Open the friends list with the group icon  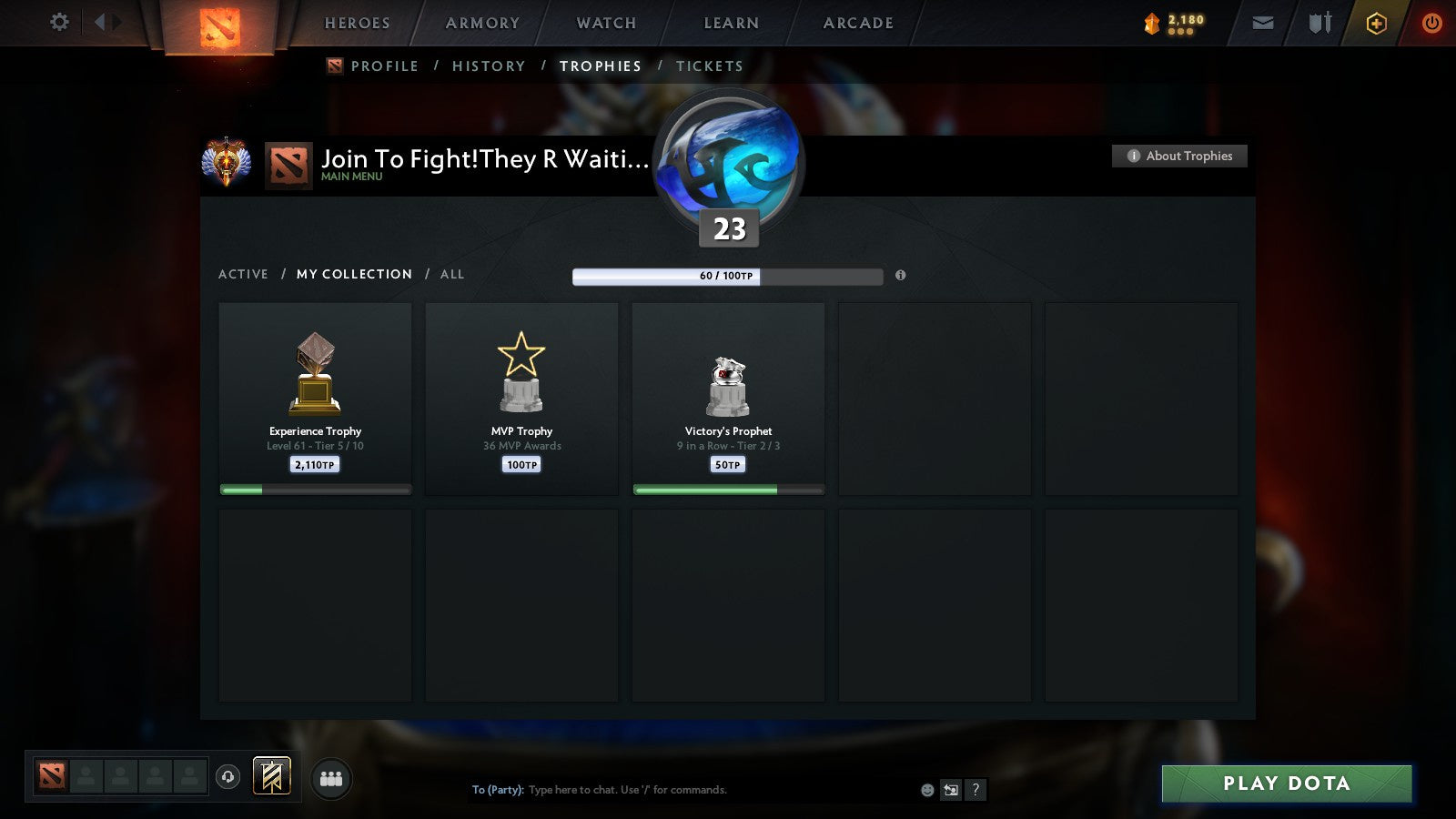pyautogui.click(x=331, y=776)
